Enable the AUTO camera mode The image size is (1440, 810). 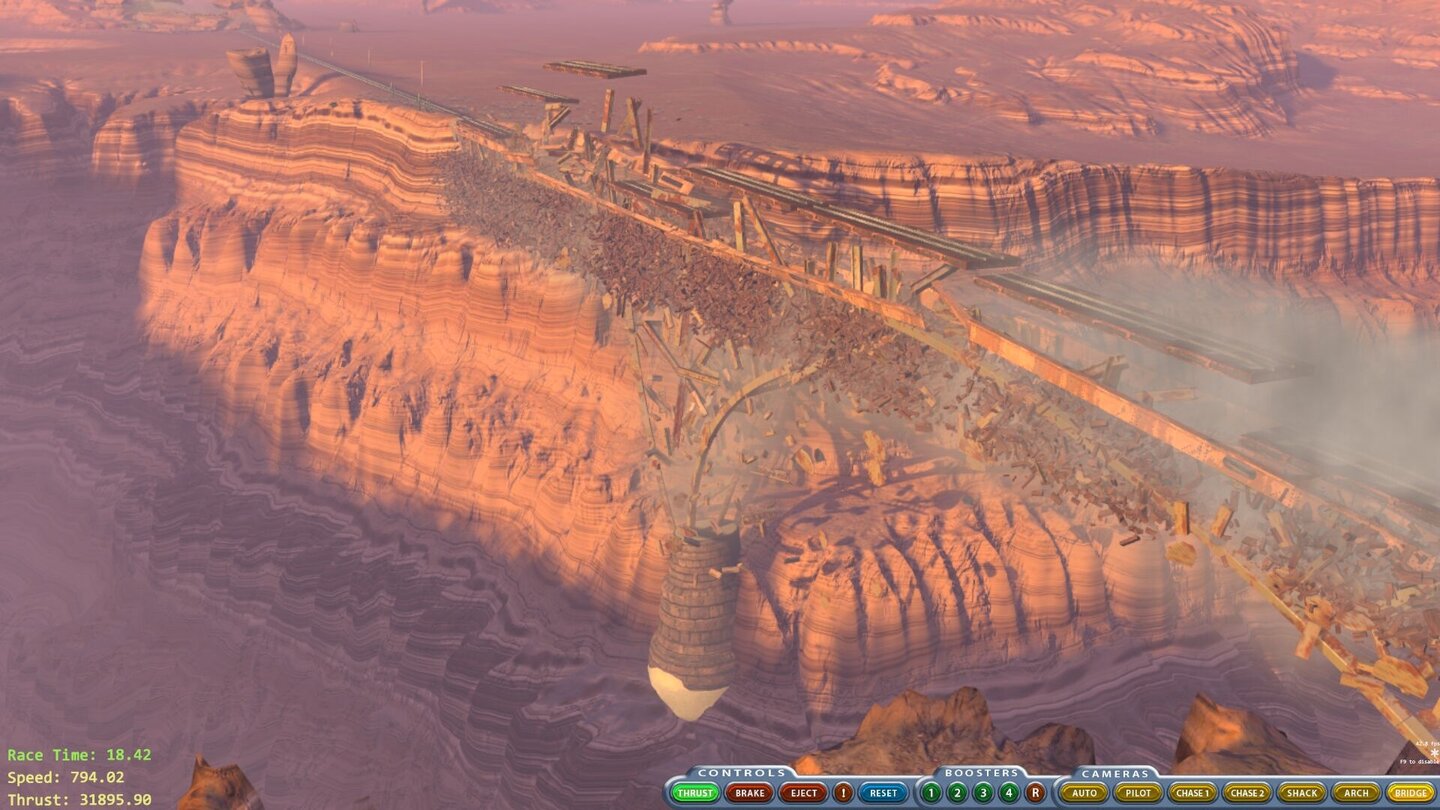(1086, 792)
